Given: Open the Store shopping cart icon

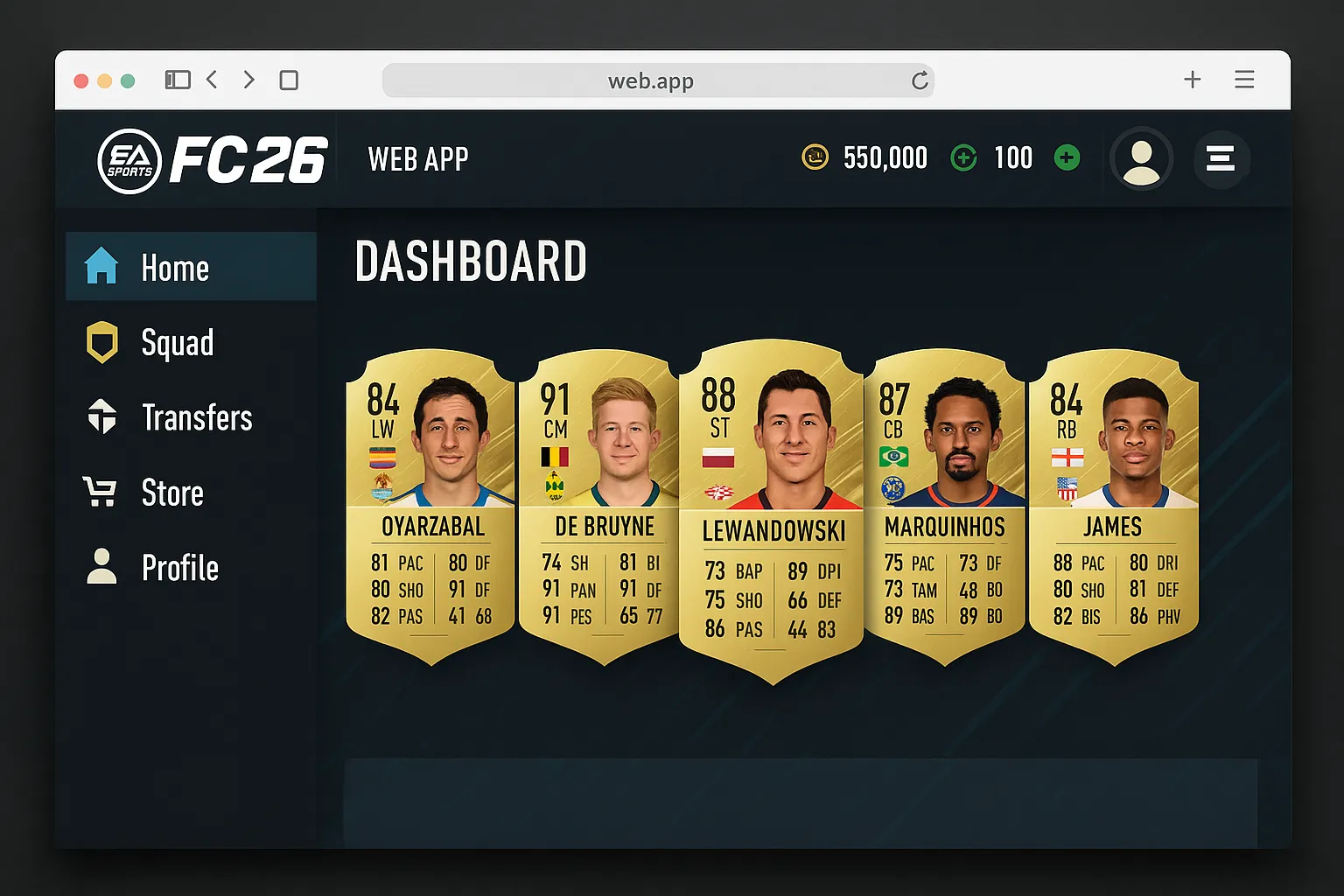Looking at the screenshot, I should coord(102,492).
